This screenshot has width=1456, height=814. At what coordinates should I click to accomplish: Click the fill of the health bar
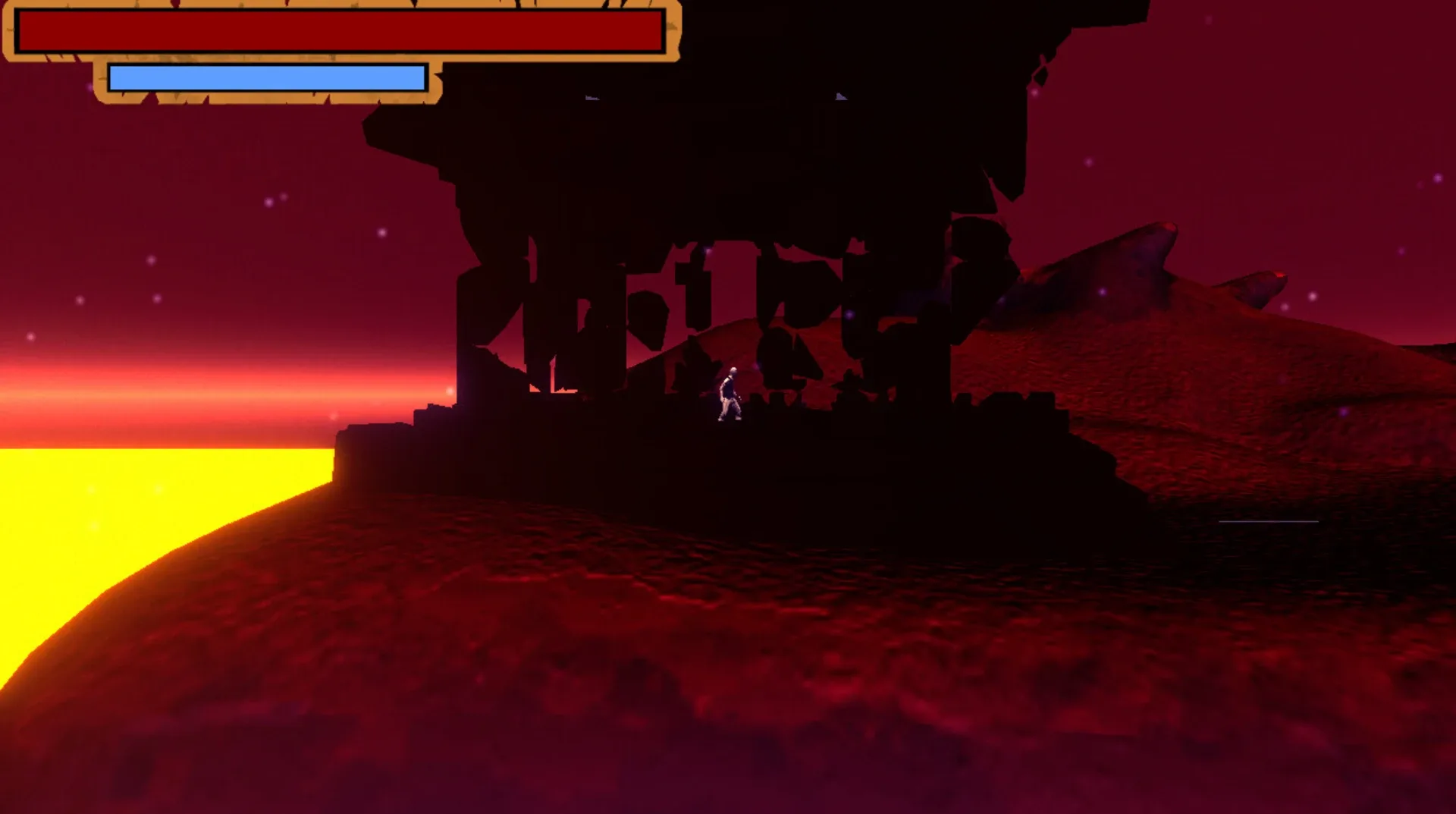341,32
